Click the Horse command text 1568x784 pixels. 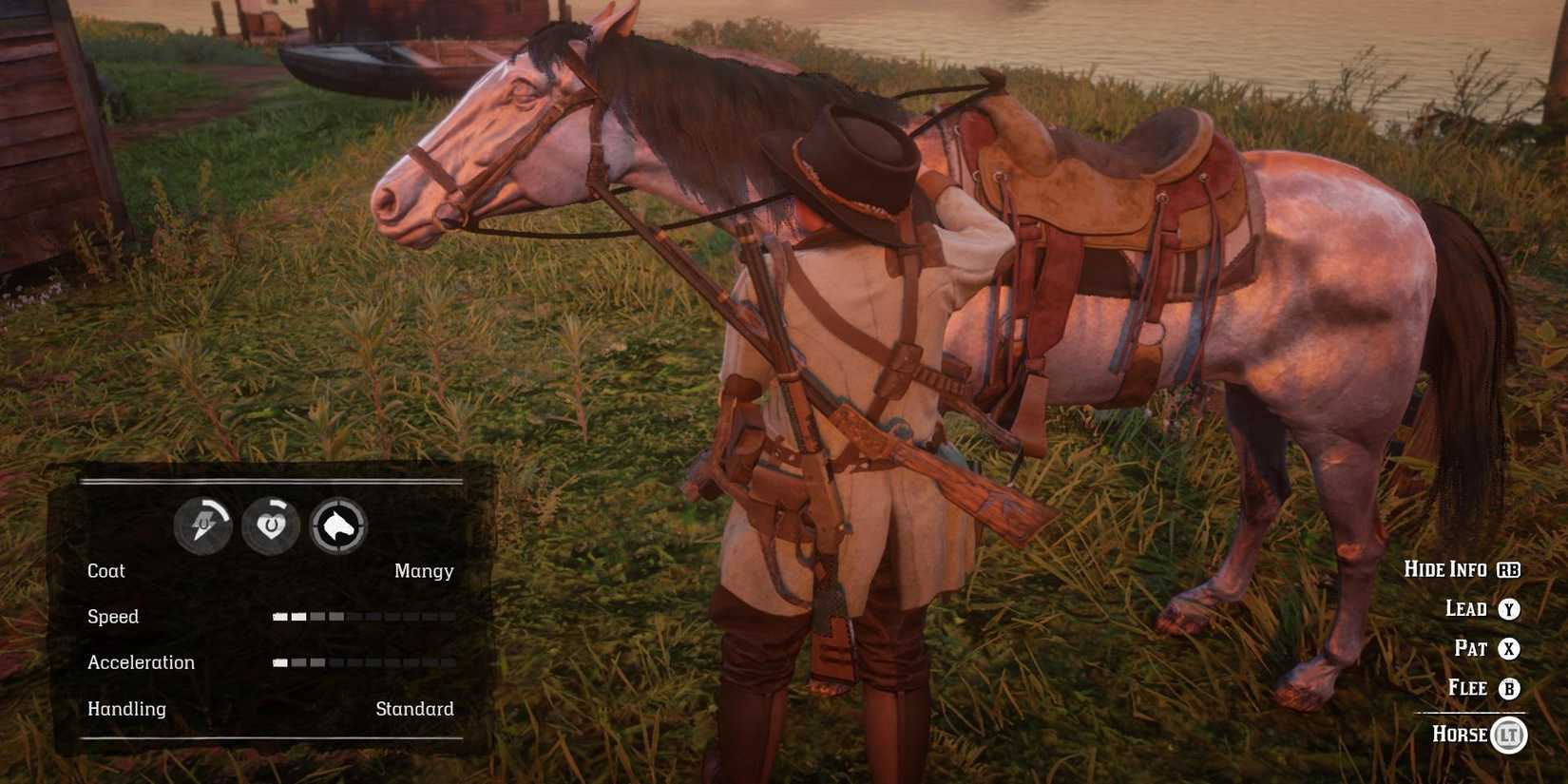click(1461, 735)
